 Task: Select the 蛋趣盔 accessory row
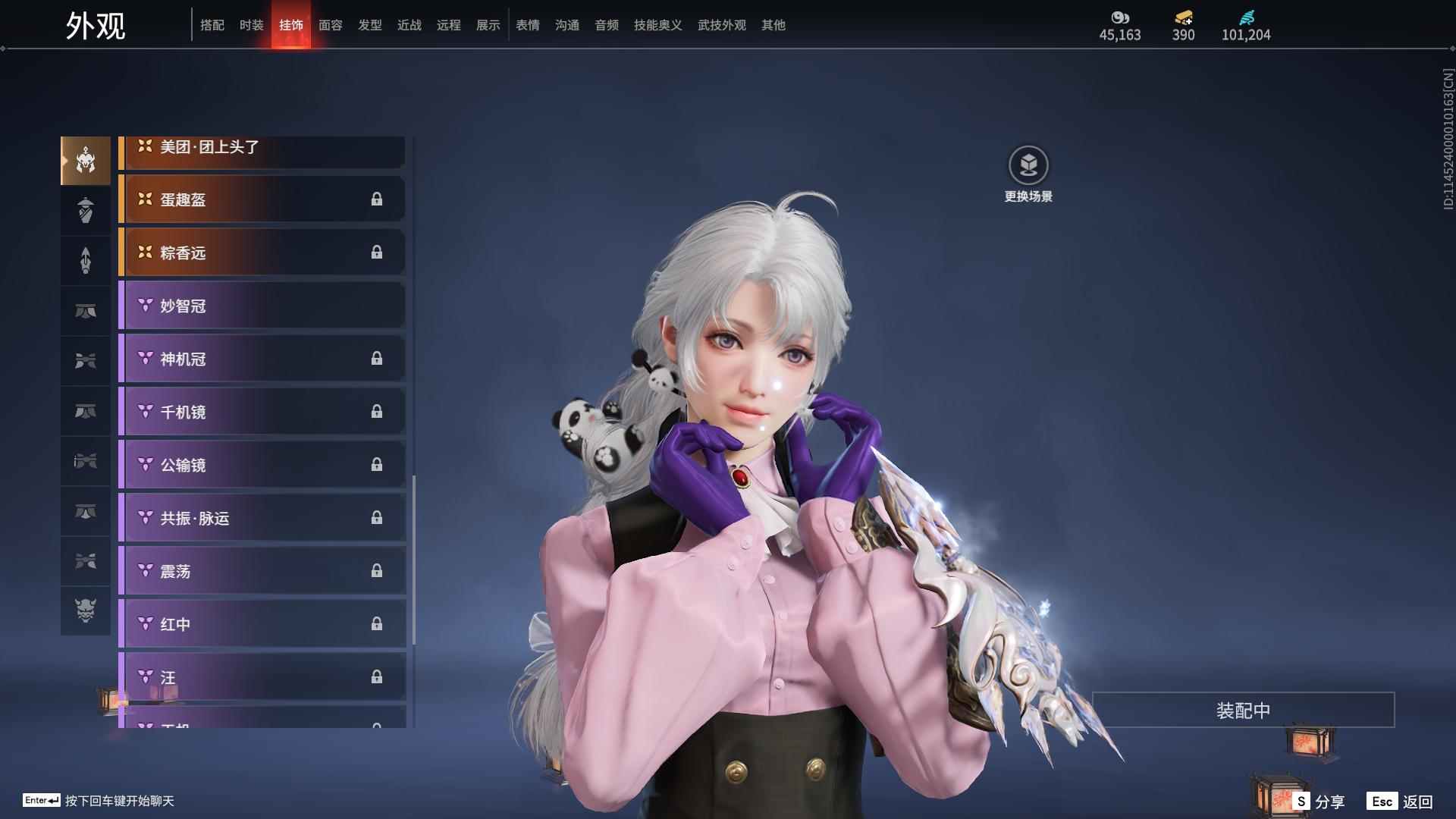262,199
